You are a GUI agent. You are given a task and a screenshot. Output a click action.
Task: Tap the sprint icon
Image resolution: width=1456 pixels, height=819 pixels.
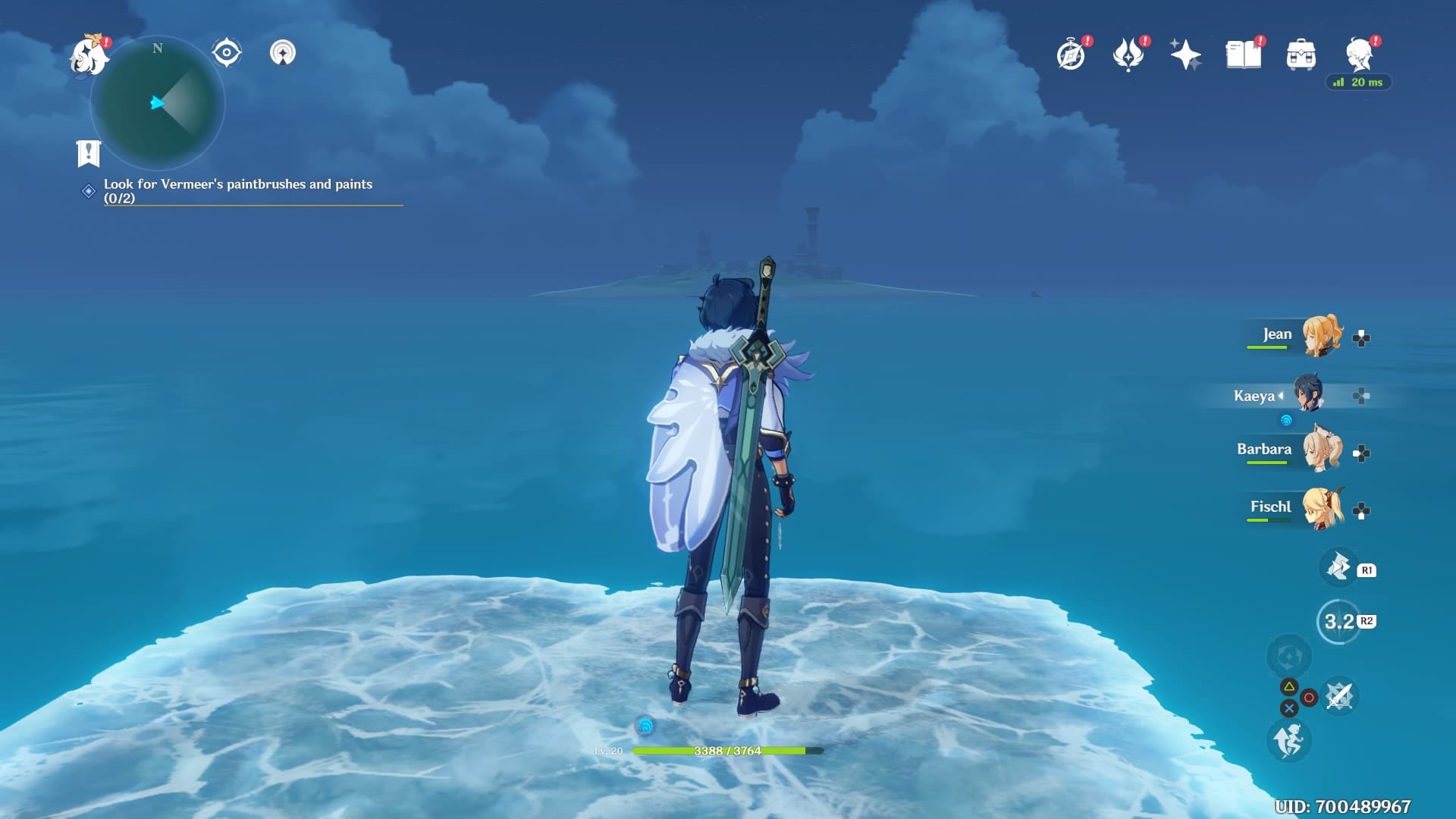[x=1289, y=742]
